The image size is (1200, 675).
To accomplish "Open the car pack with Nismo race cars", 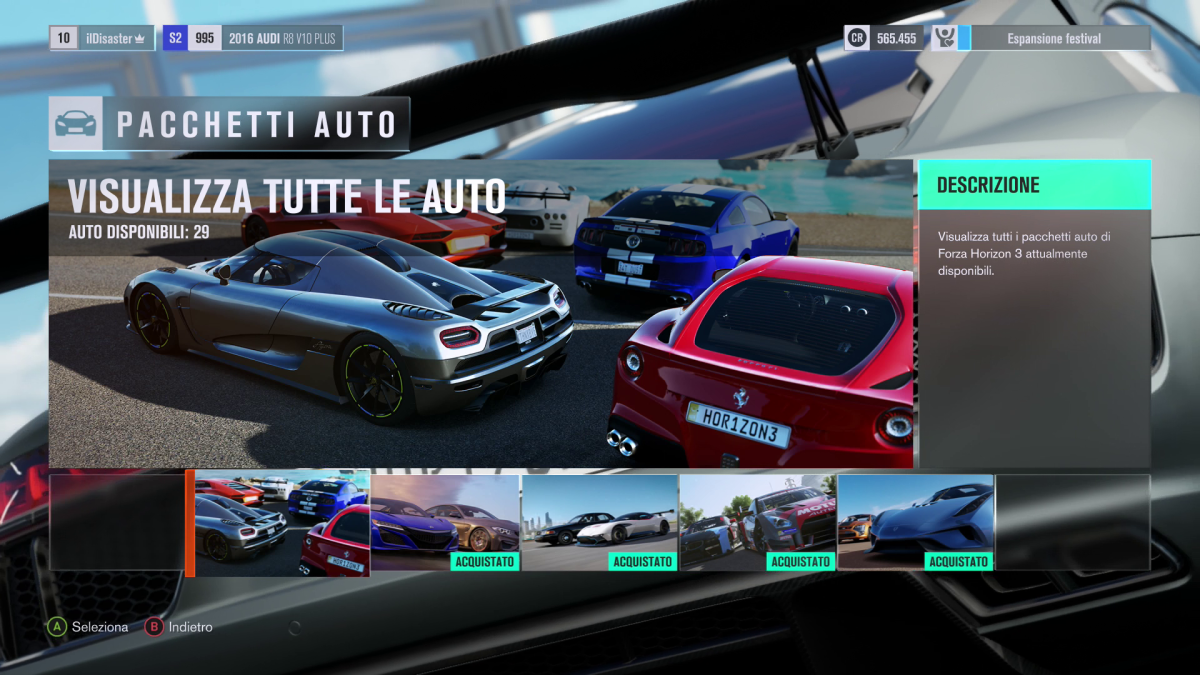I will coord(758,522).
